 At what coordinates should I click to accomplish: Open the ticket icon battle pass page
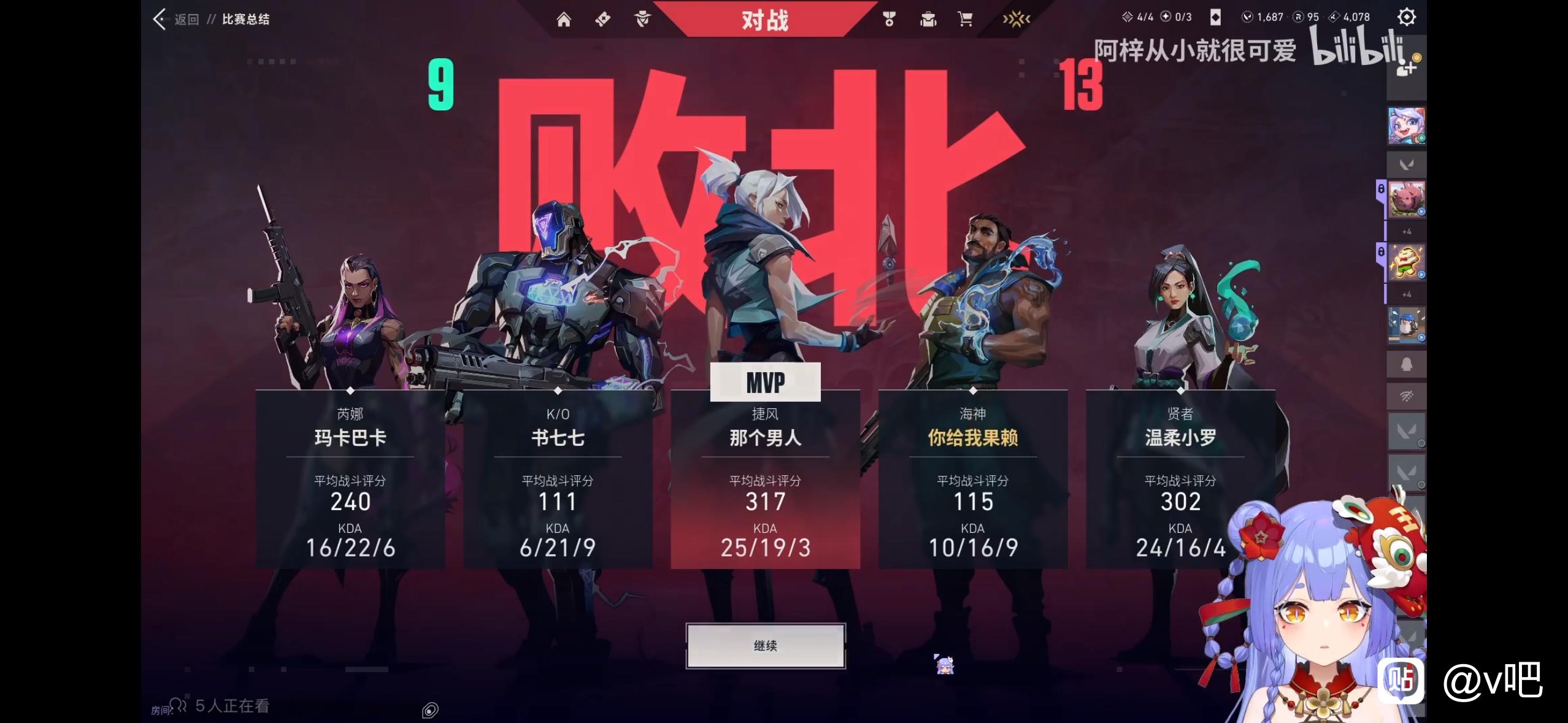tap(602, 20)
